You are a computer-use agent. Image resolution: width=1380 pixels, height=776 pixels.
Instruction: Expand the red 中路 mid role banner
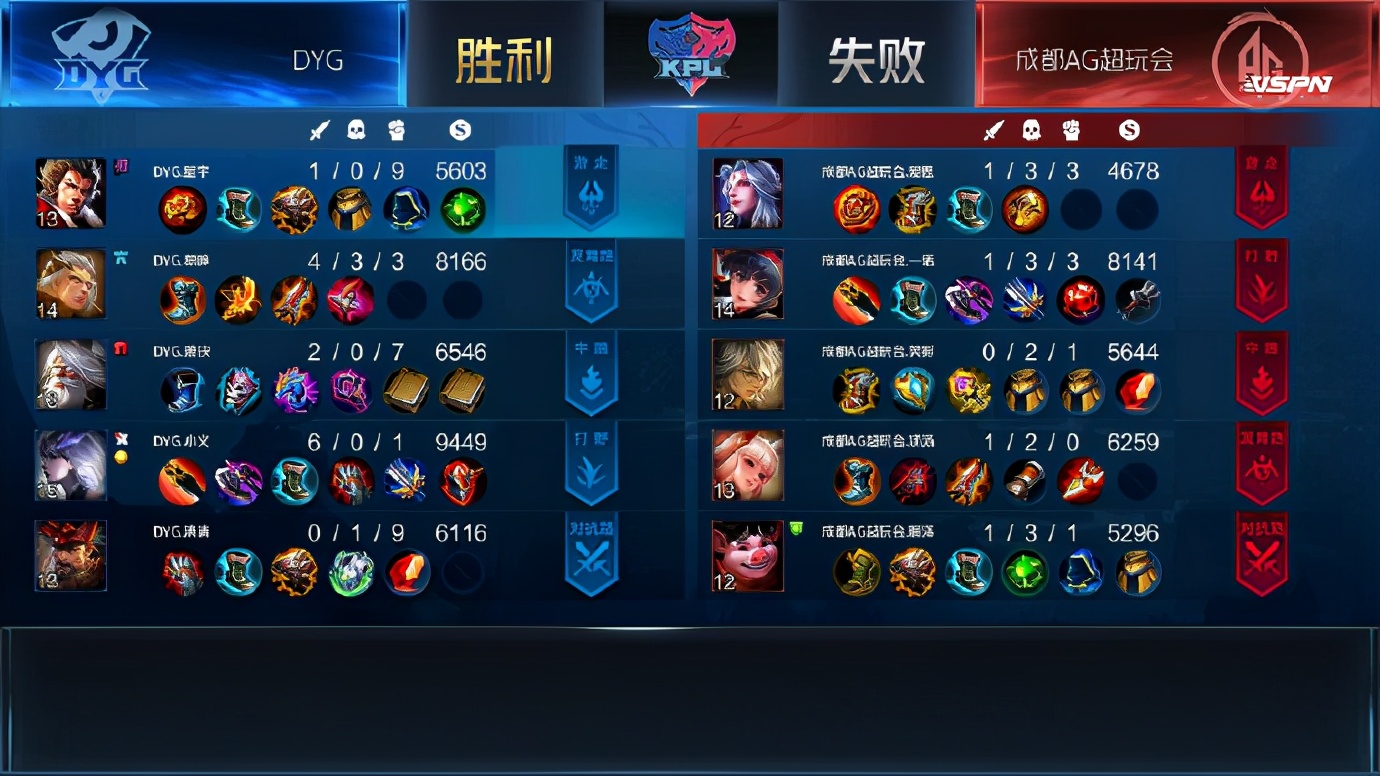click(1262, 375)
